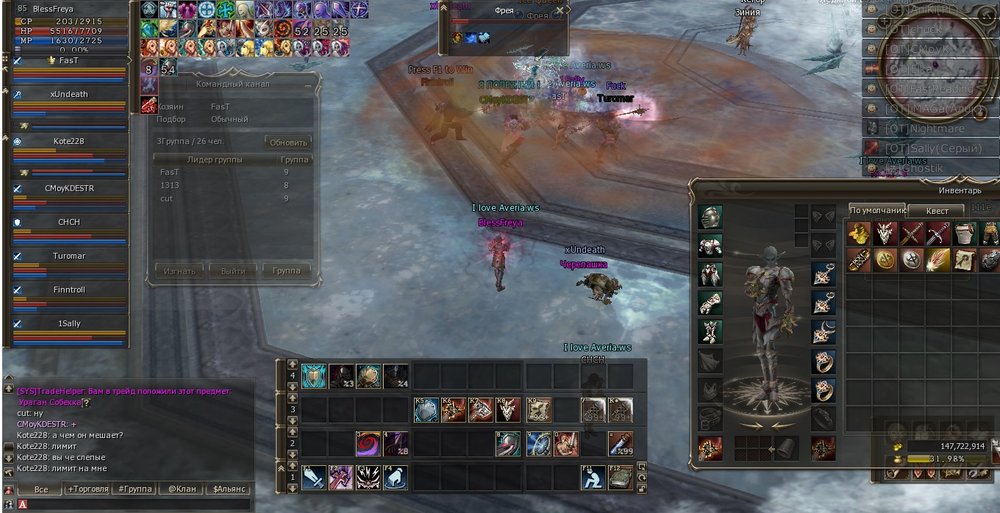Viewport: 1000px width, 513px height.
Task: Open the Квест tab in inventory
Action: (936, 210)
